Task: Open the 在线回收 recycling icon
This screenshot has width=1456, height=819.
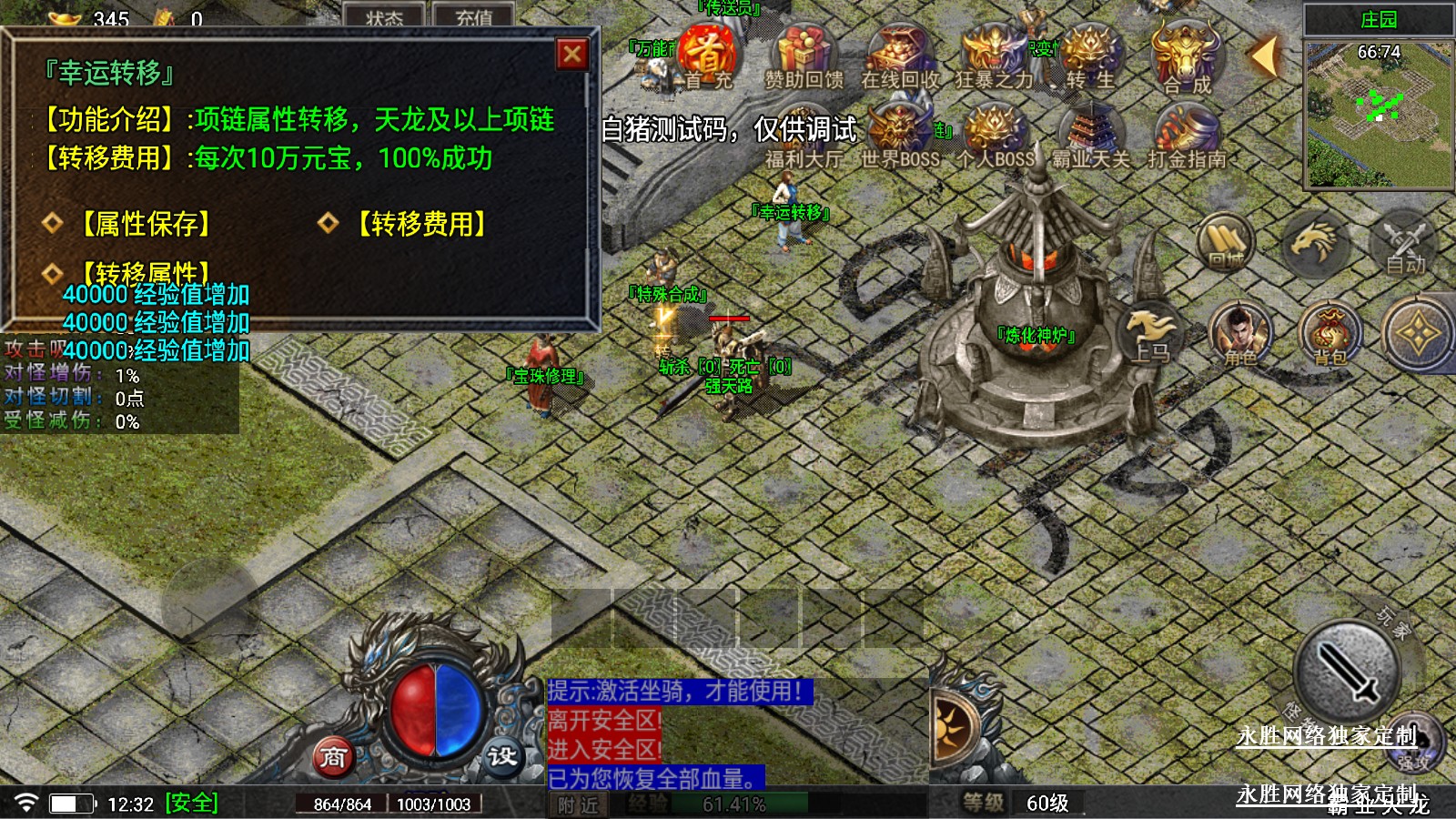Action: [x=900, y=56]
